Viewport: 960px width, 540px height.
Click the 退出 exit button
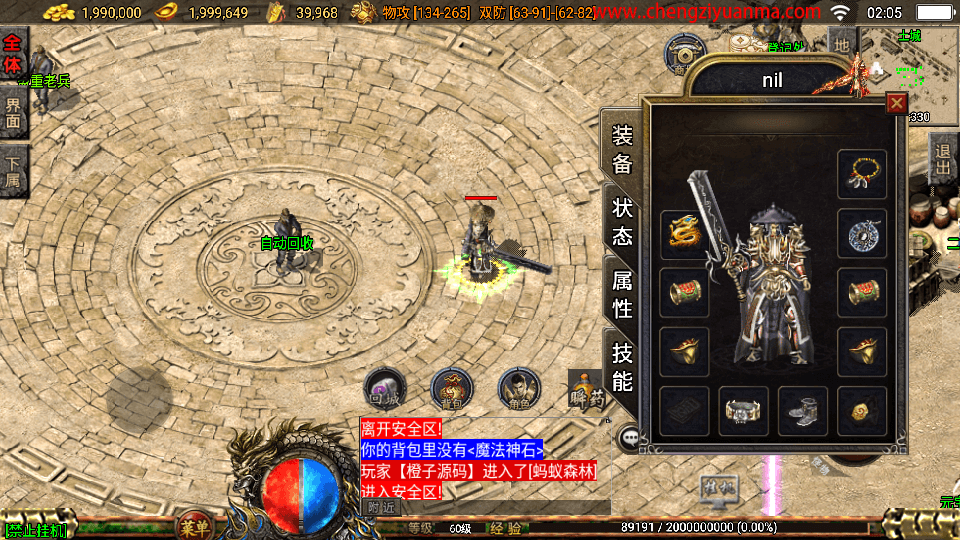tap(942, 161)
